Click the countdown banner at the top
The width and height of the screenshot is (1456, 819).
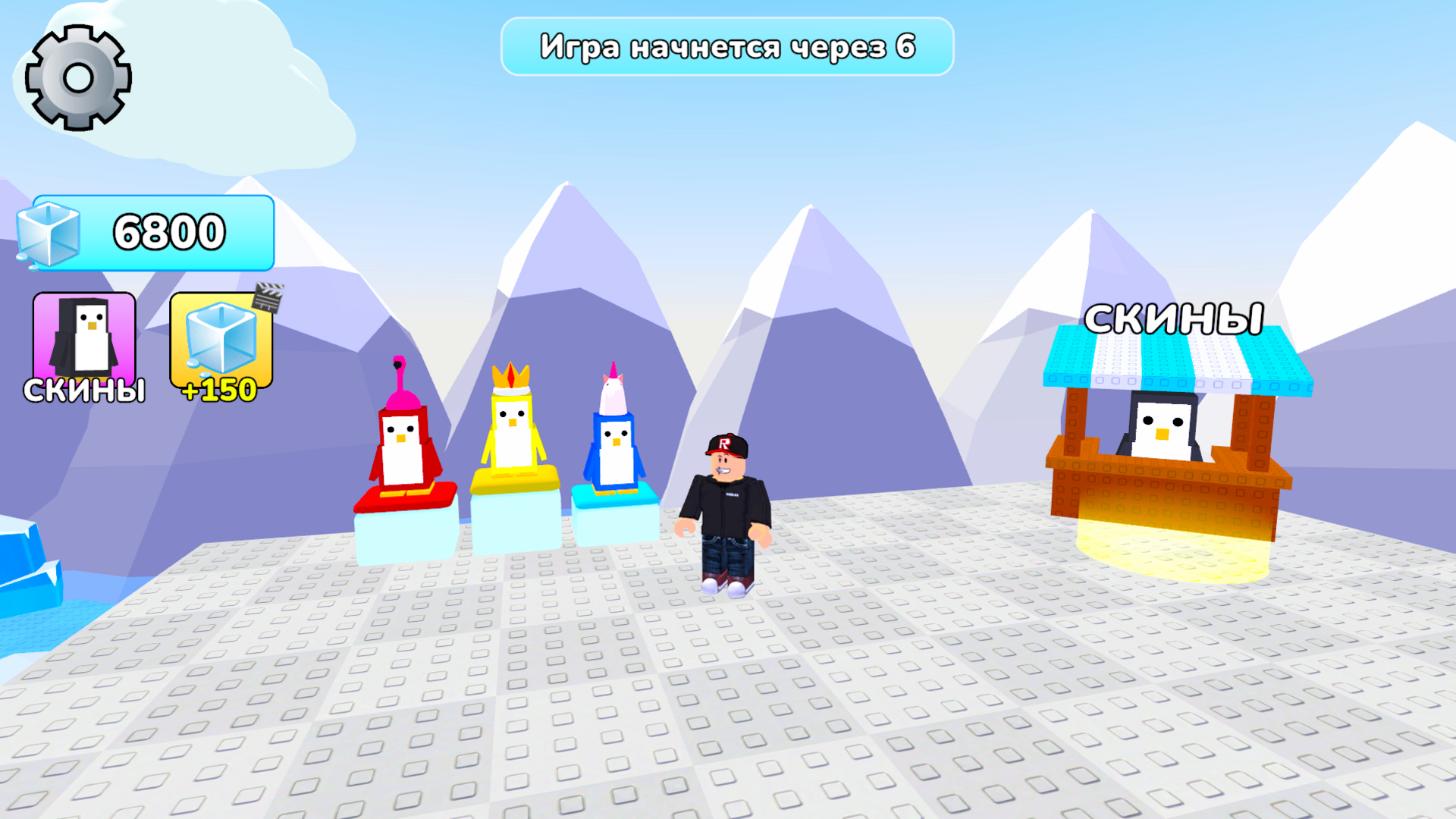tap(726, 47)
